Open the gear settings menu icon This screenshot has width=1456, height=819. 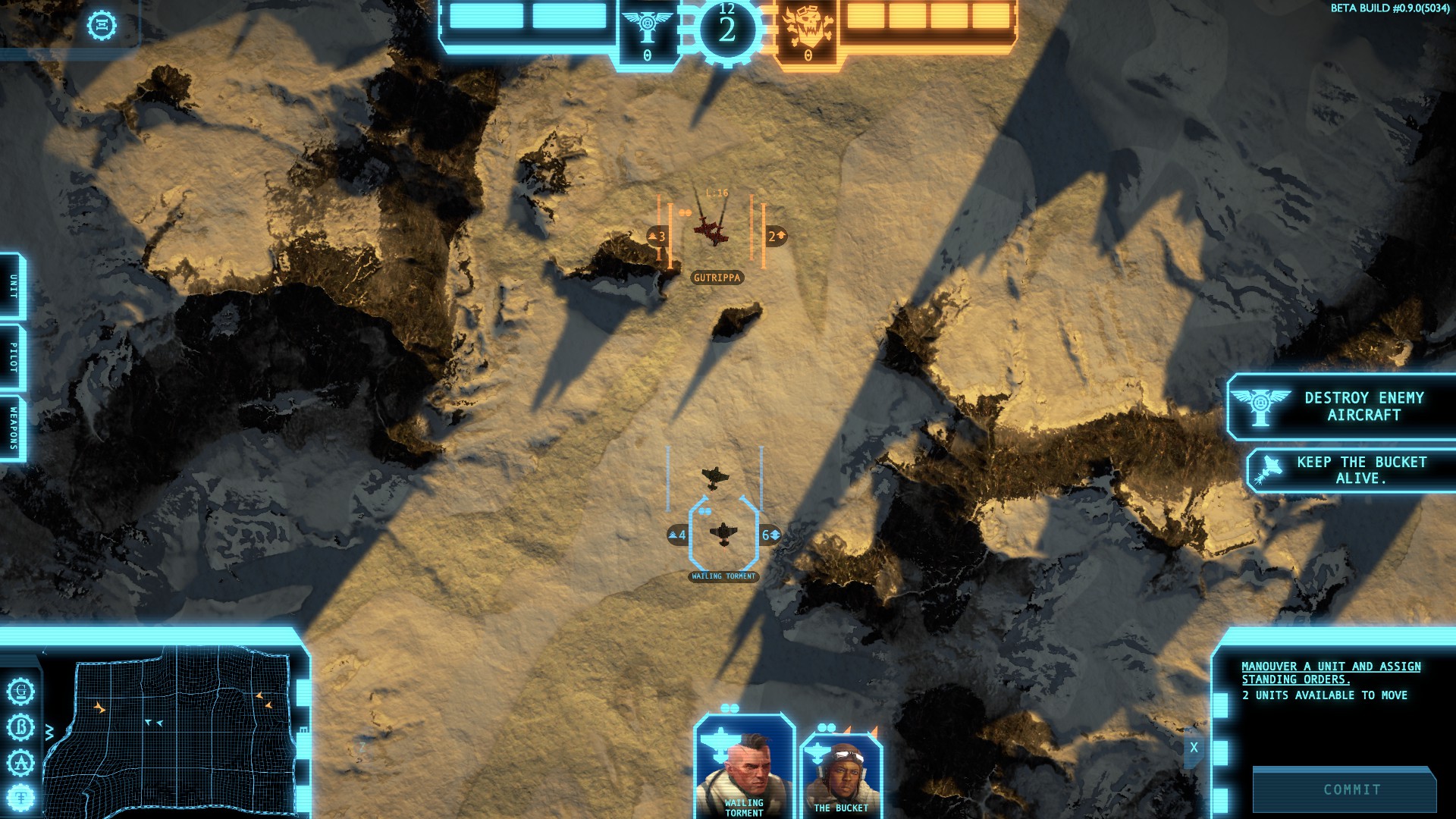click(102, 25)
